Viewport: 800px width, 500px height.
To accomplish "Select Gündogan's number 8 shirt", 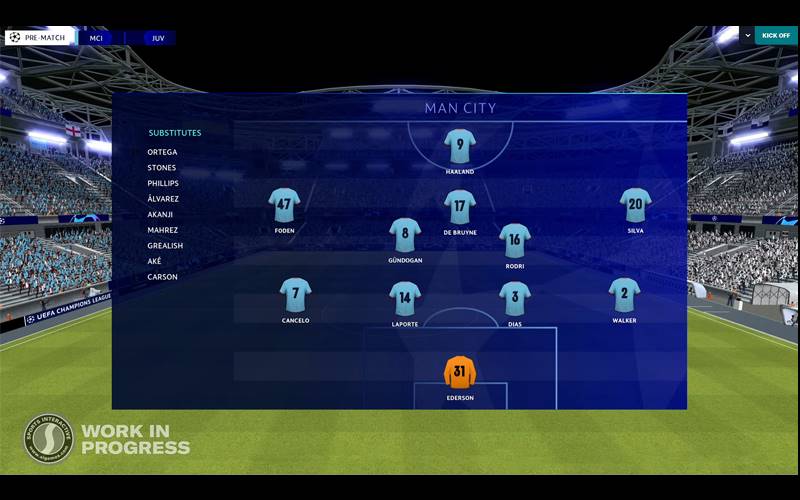I will tap(405, 234).
